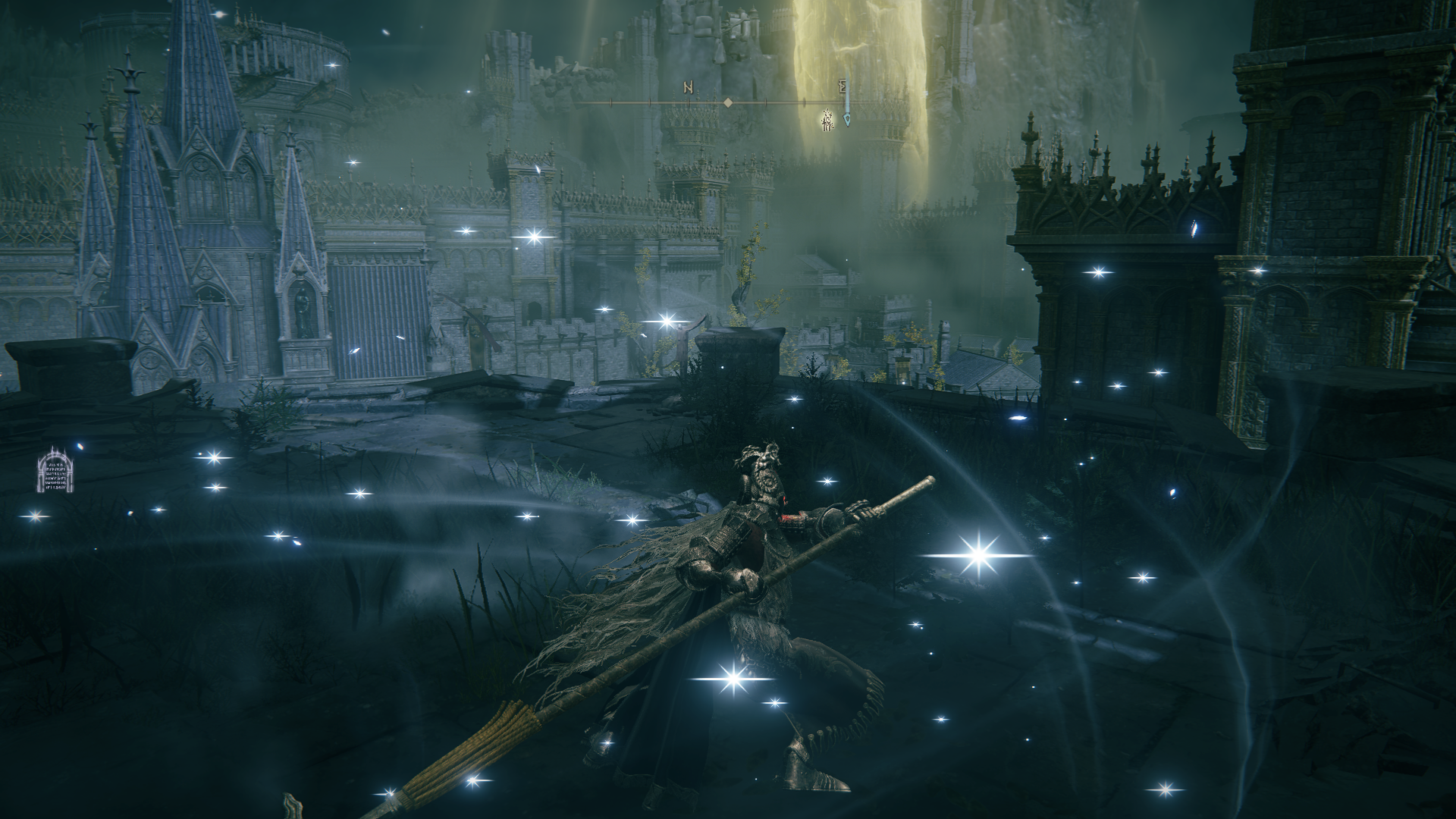Image resolution: width=1456 pixels, height=819 pixels.
Task: Click the compass diamond center indicator
Action: click(x=727, y=102)
